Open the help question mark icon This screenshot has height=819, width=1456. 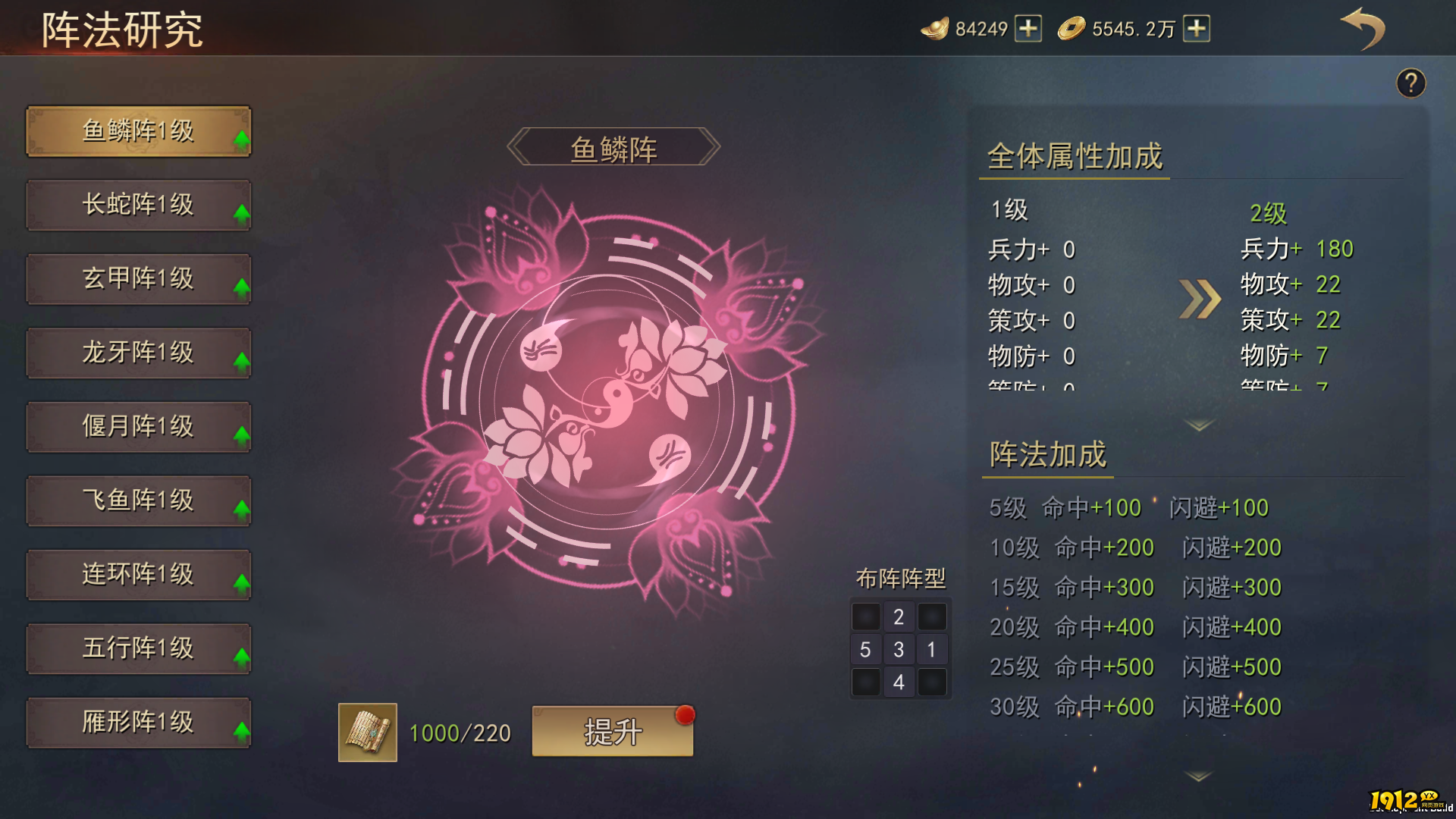pyautogui.click(x=1411, y=83)
